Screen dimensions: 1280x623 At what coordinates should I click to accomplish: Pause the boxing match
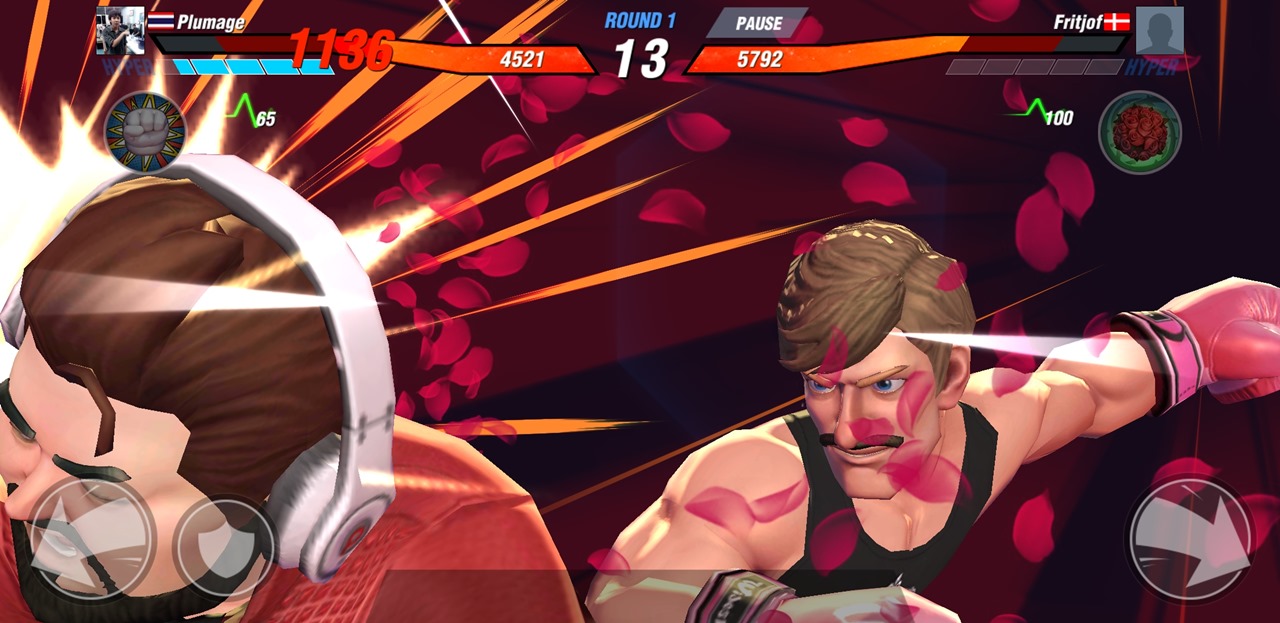(x=759, y=24)
